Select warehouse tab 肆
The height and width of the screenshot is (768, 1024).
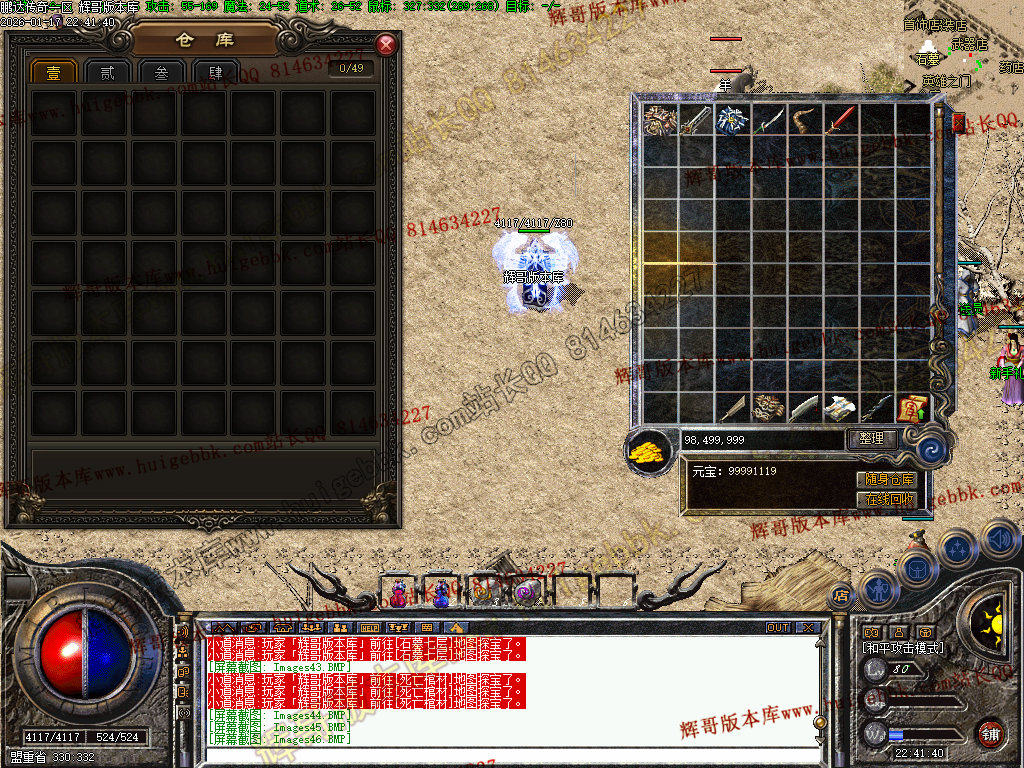click(214, 72)
